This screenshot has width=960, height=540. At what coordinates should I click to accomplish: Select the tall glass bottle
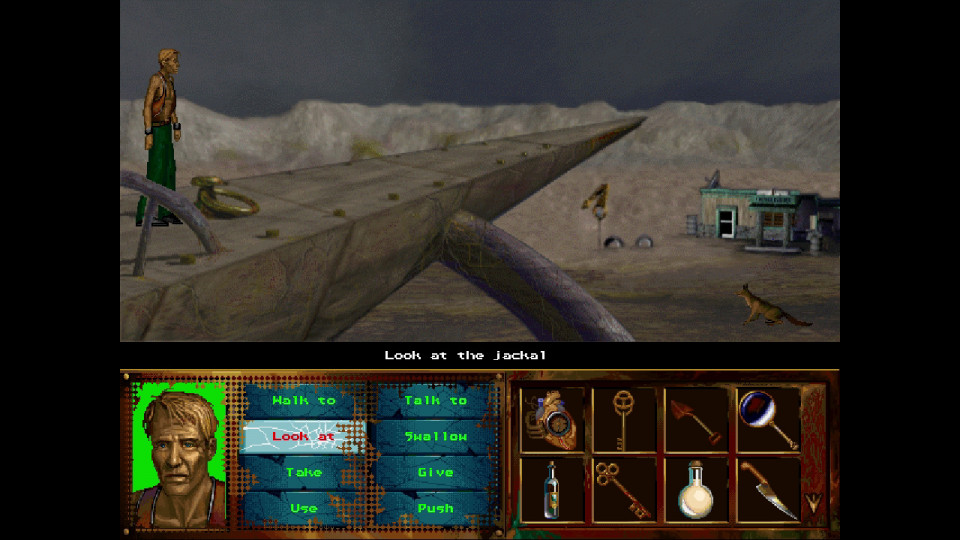[551, 489]
